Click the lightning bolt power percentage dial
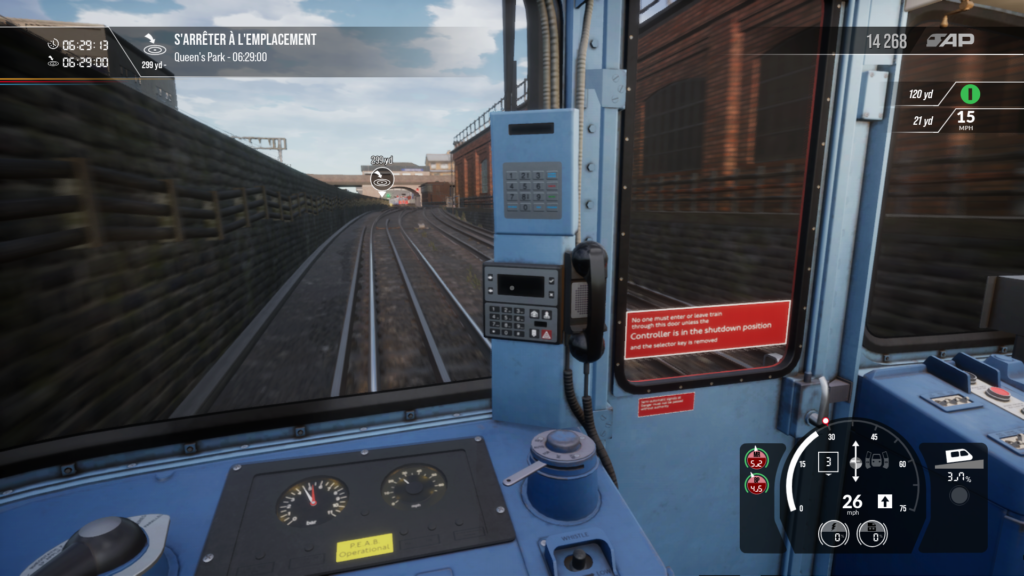The width and height of the screenshot is (1024, 576). click(x=832, y=533)
